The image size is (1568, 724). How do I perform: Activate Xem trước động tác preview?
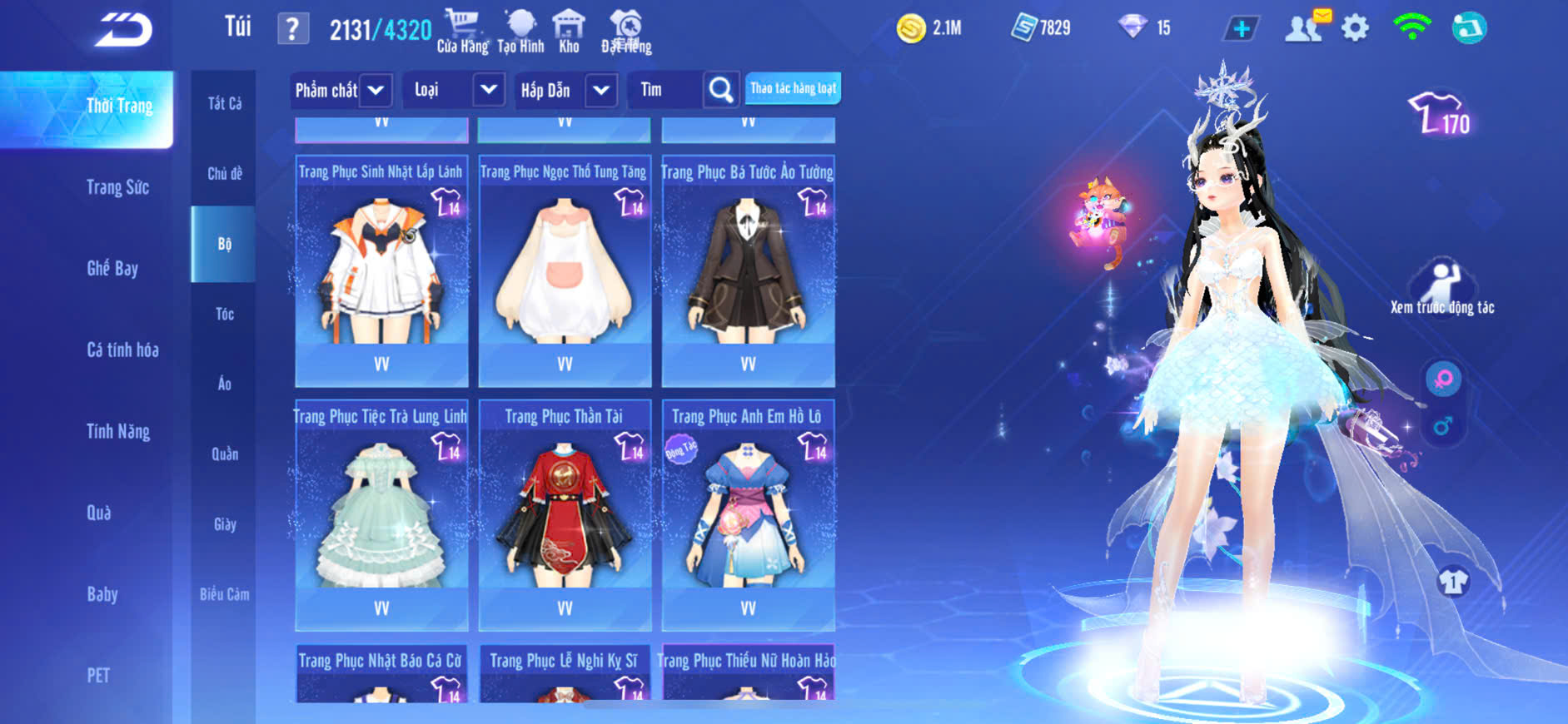click(x=1442, y=288)
